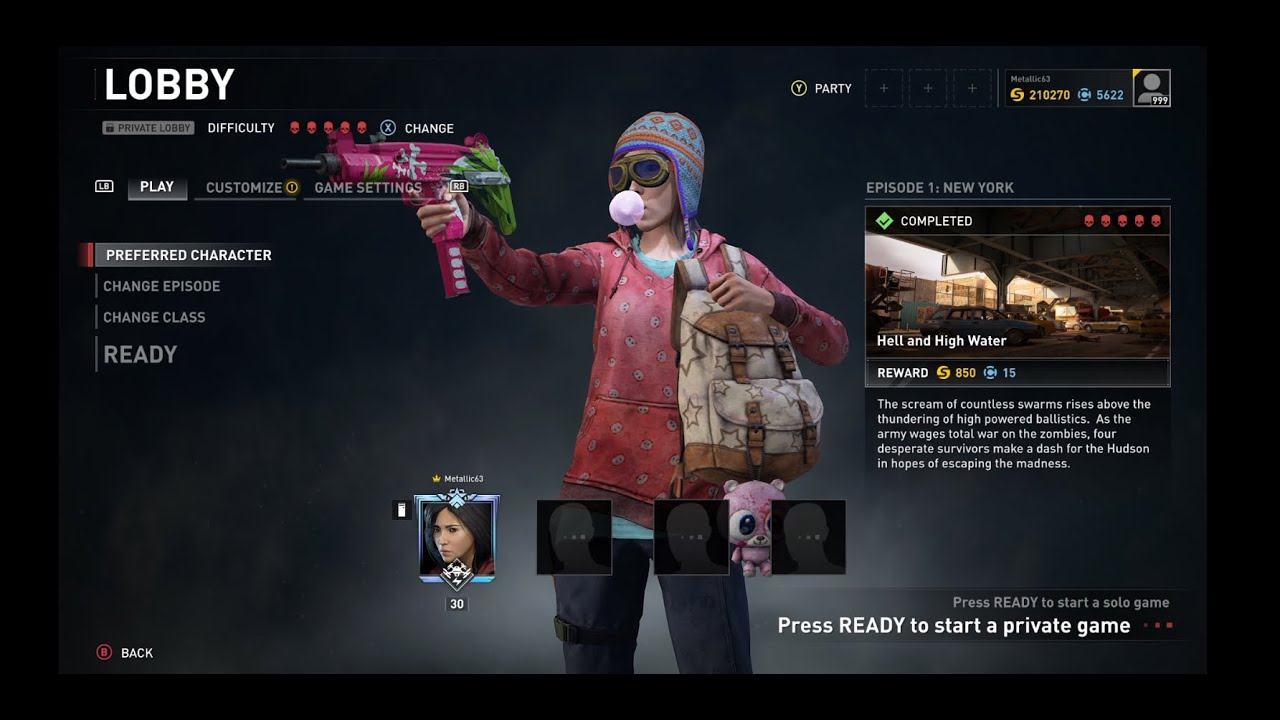Choose the Change Episode option

pyautogui.click(x=161, y=286)
